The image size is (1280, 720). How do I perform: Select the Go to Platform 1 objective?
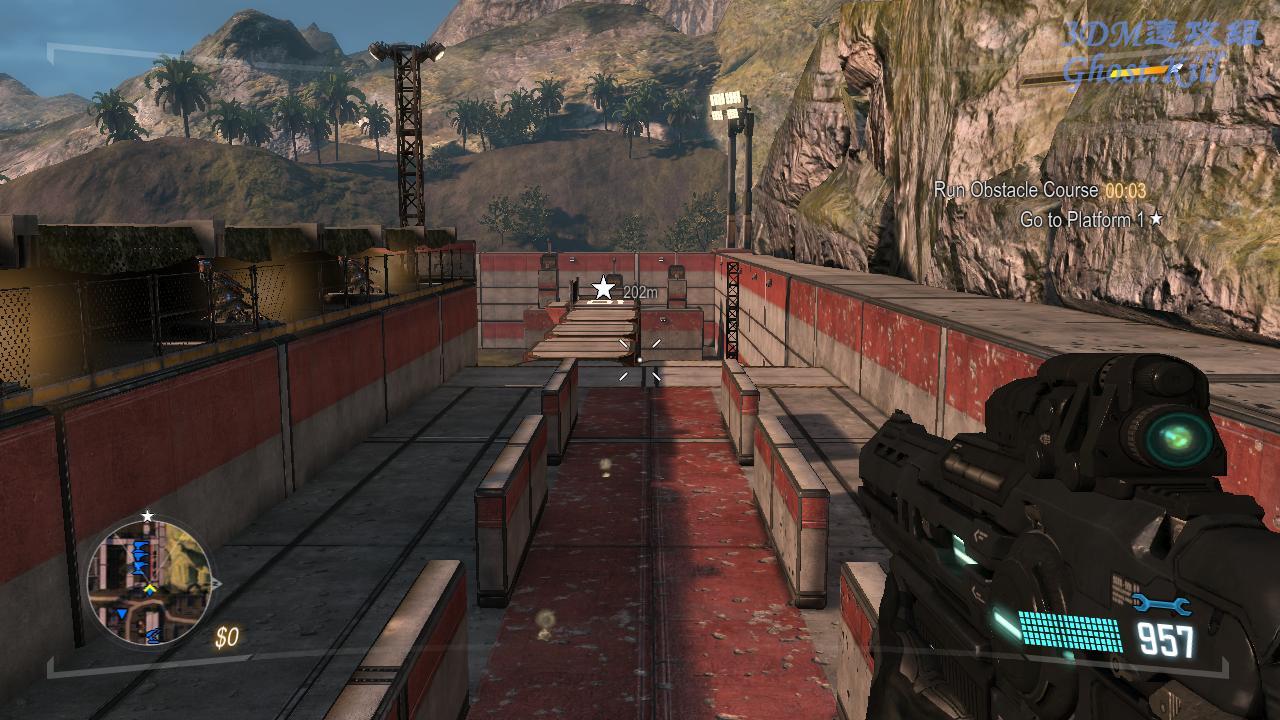pyautogui.click(x=1084, y=219)
